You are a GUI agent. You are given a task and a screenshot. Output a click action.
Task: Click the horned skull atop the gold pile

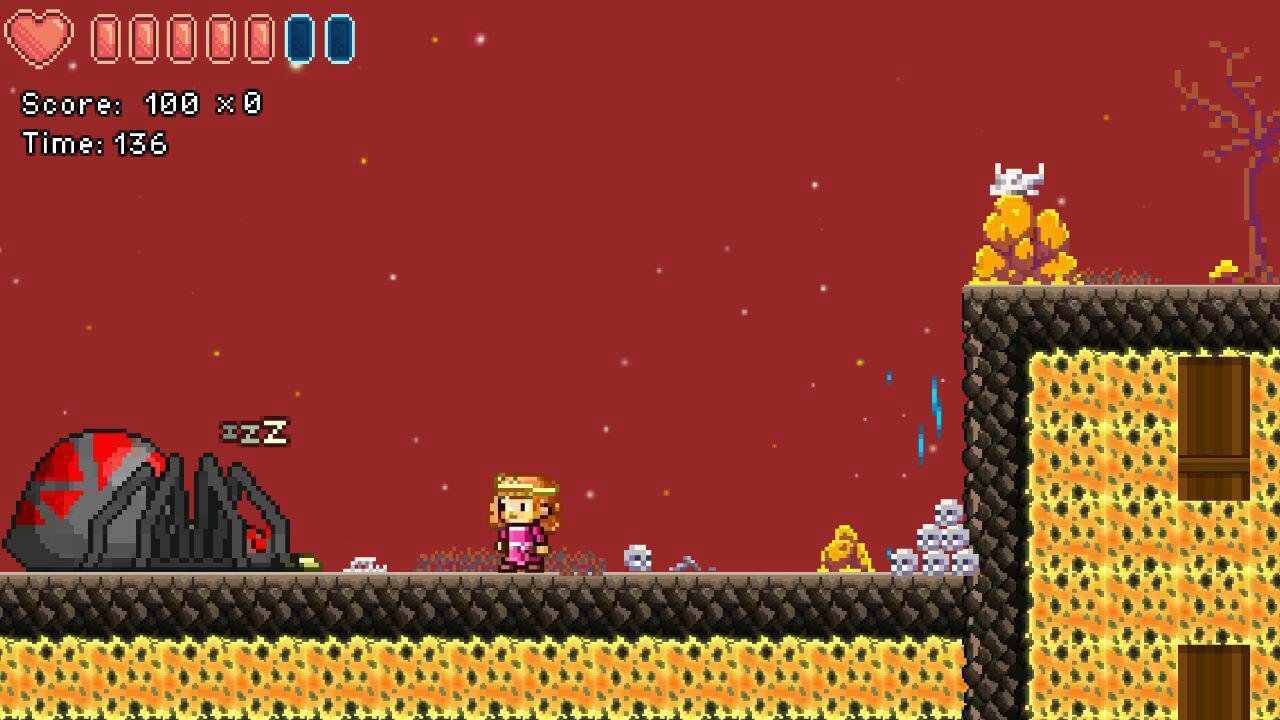pyautogui.click(x=1015, y=176)
